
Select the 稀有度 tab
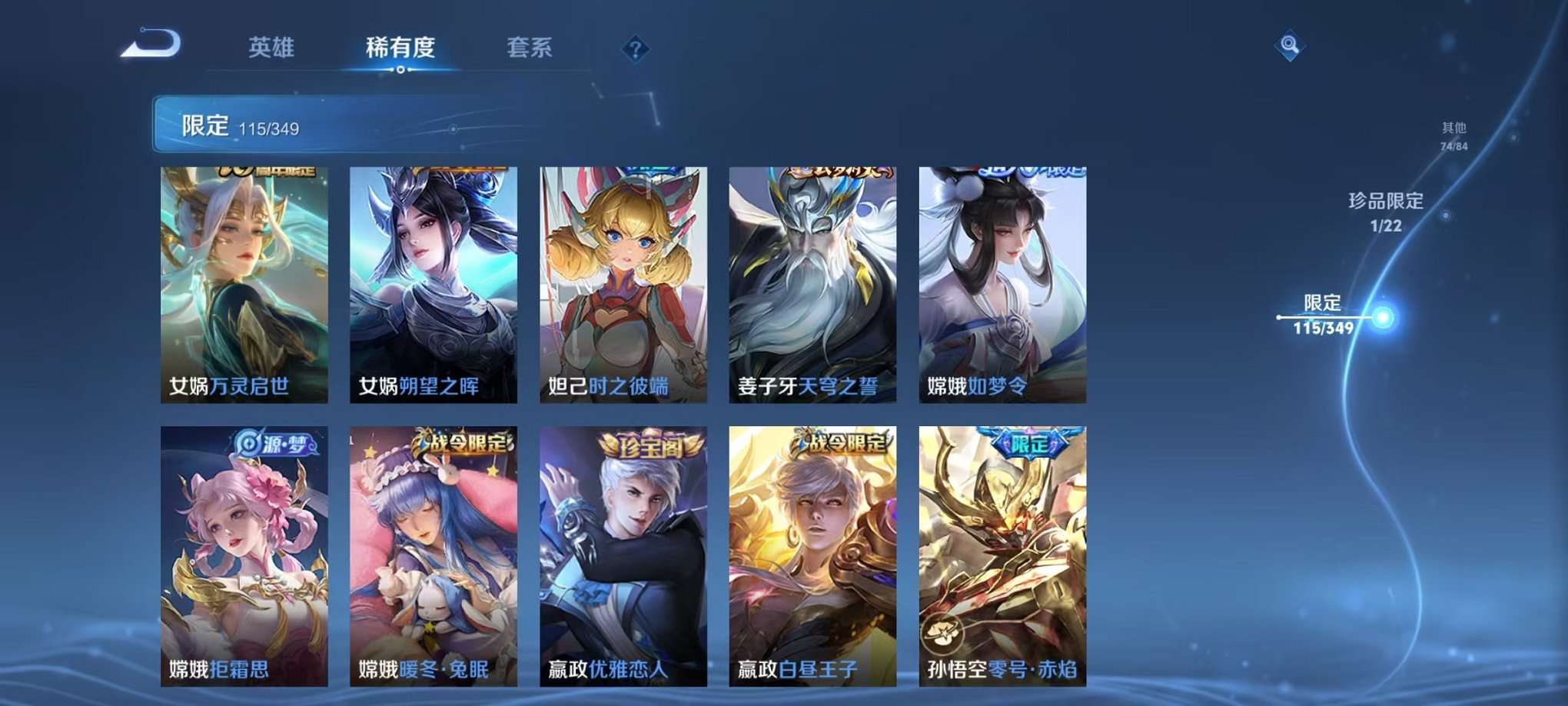click(x=400, y=48)
